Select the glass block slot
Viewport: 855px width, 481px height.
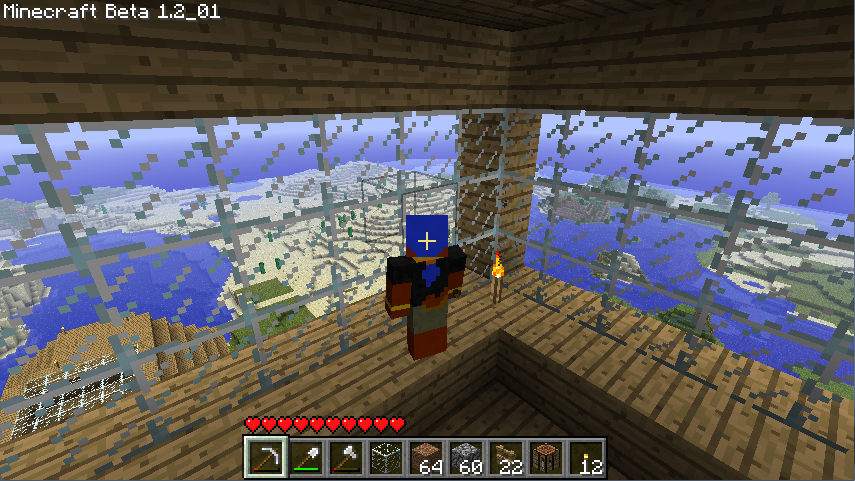[385, 458]
